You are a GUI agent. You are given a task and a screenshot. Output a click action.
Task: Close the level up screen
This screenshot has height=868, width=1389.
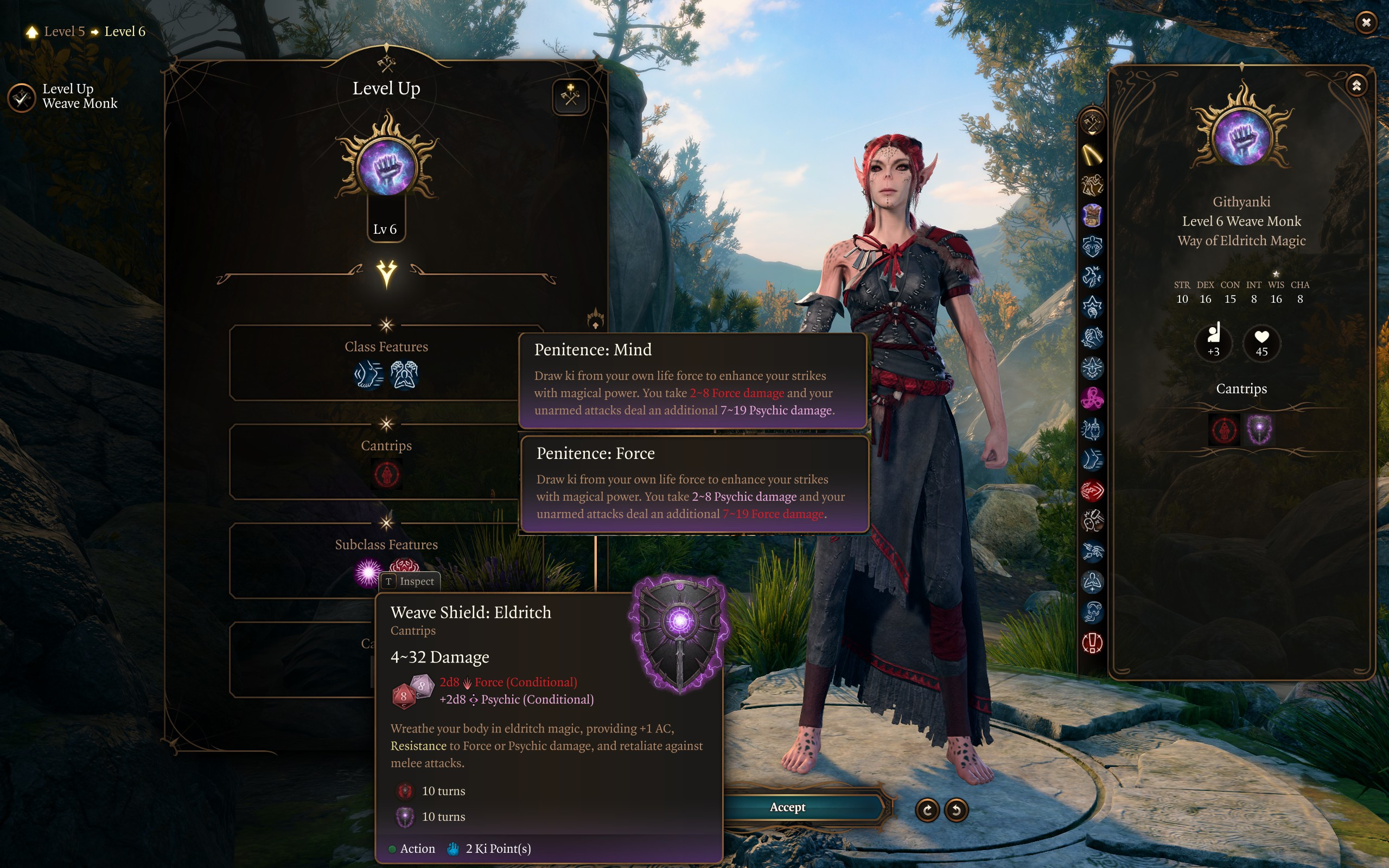[x=1366, y=22]
